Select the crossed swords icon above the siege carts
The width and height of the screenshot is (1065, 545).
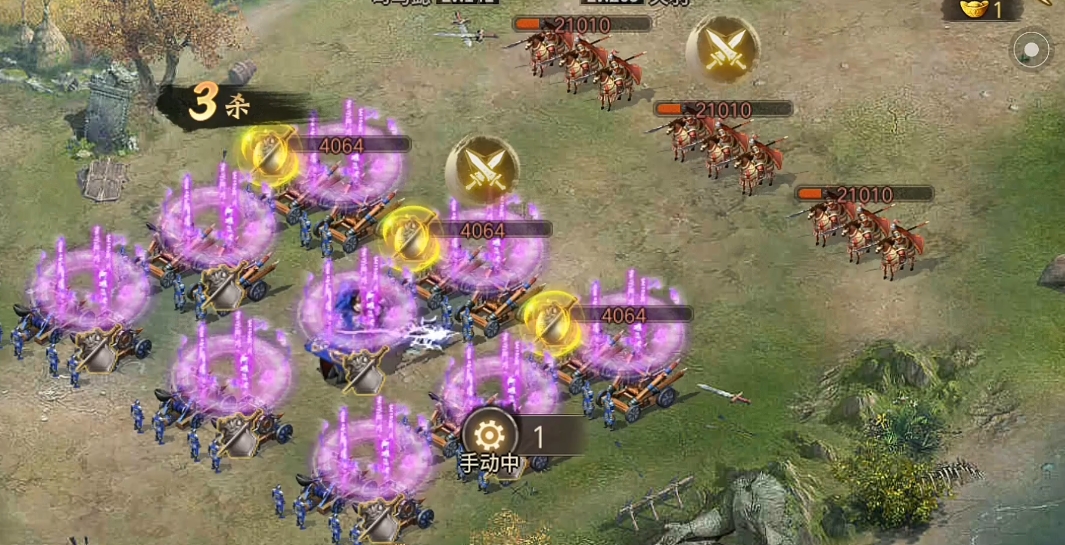[482, 171]
